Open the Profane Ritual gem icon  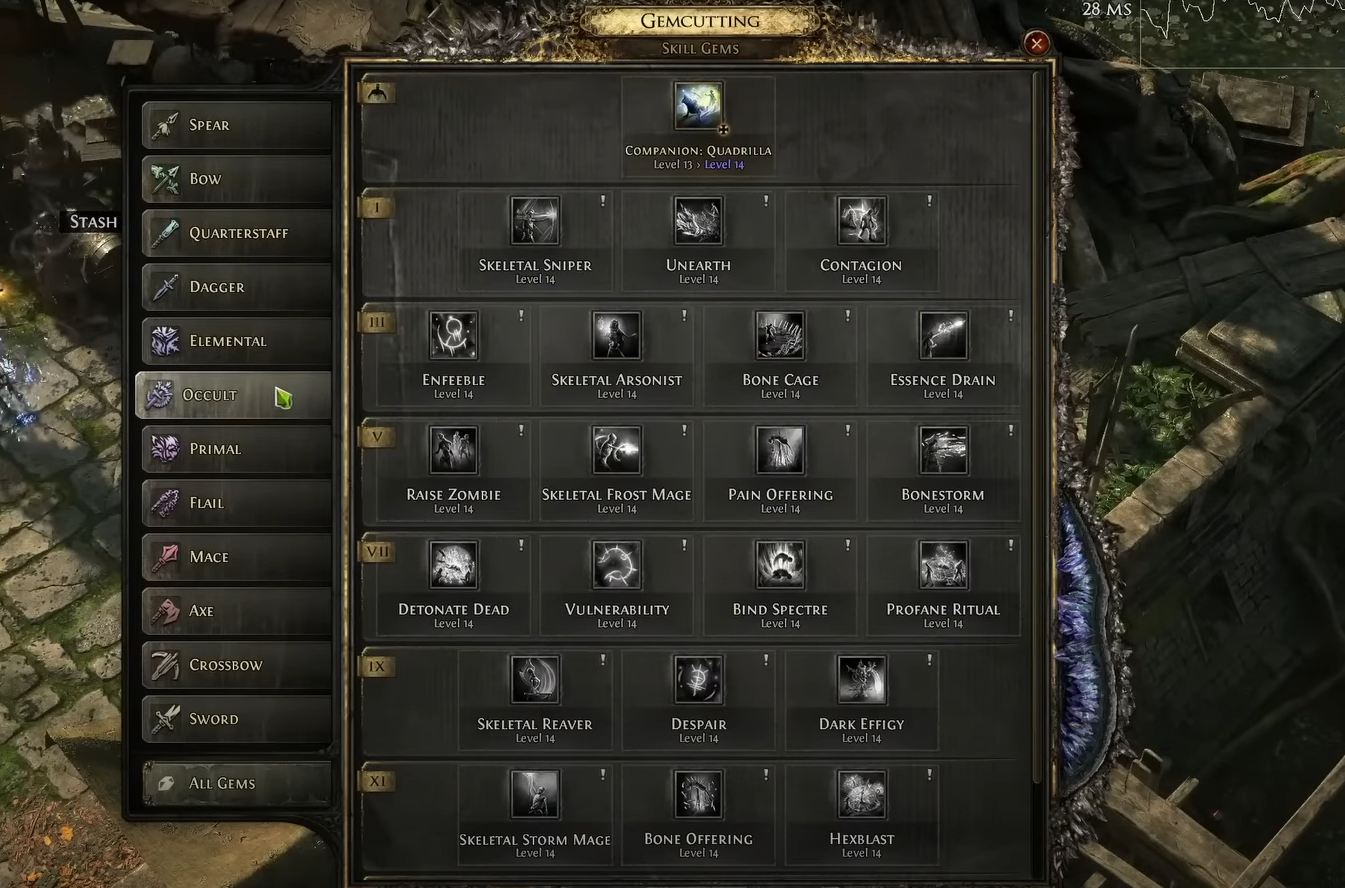[943, 565]
